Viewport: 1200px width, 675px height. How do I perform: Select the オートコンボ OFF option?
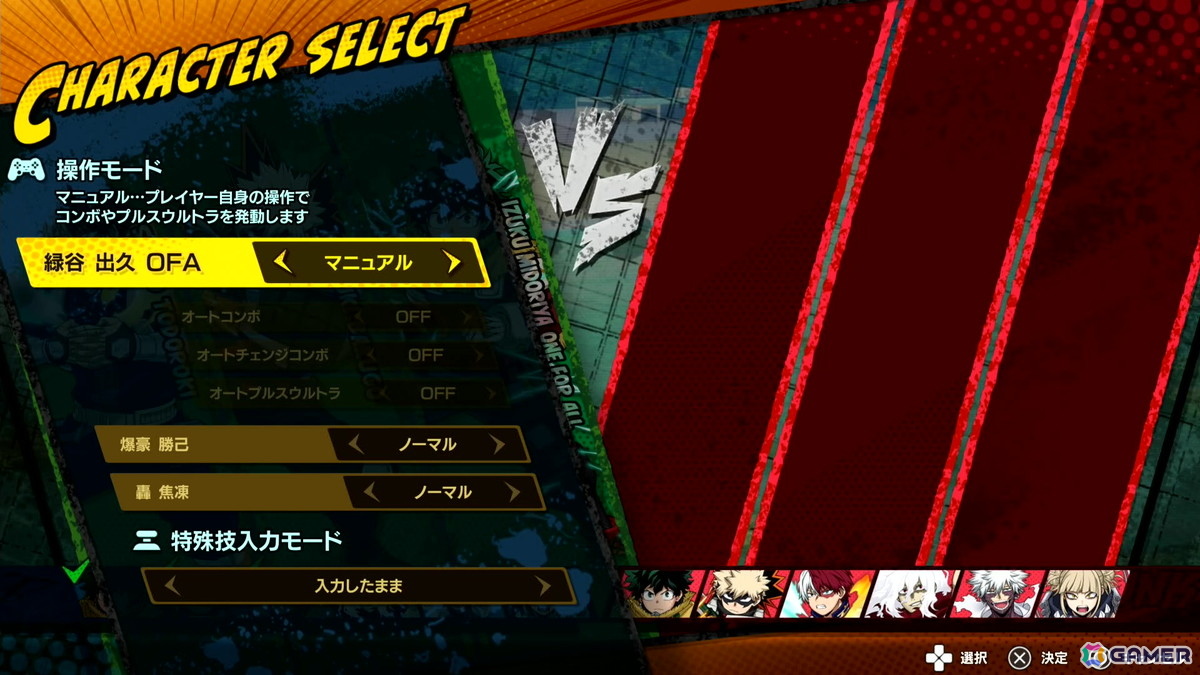[x=412, y=317]
